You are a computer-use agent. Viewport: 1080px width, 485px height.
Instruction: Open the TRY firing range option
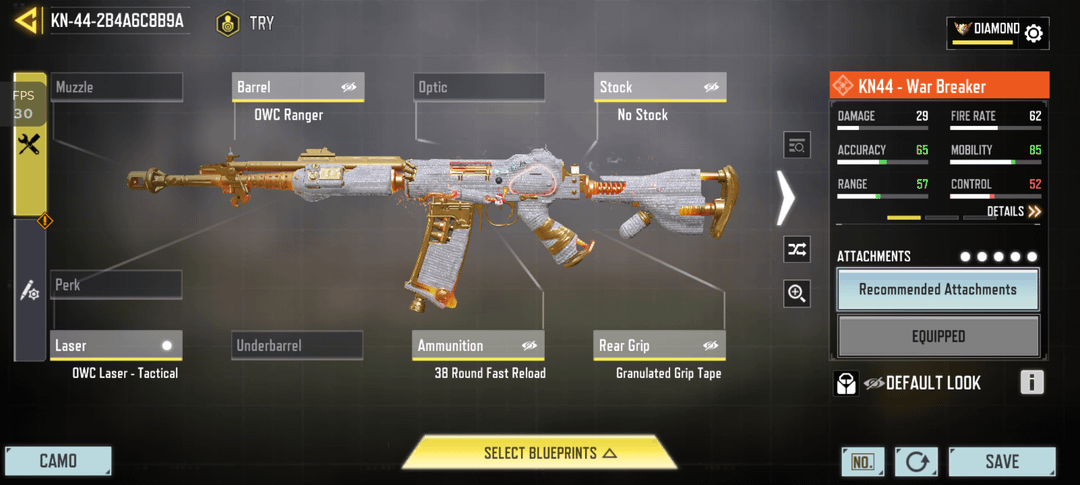[246, 23]
